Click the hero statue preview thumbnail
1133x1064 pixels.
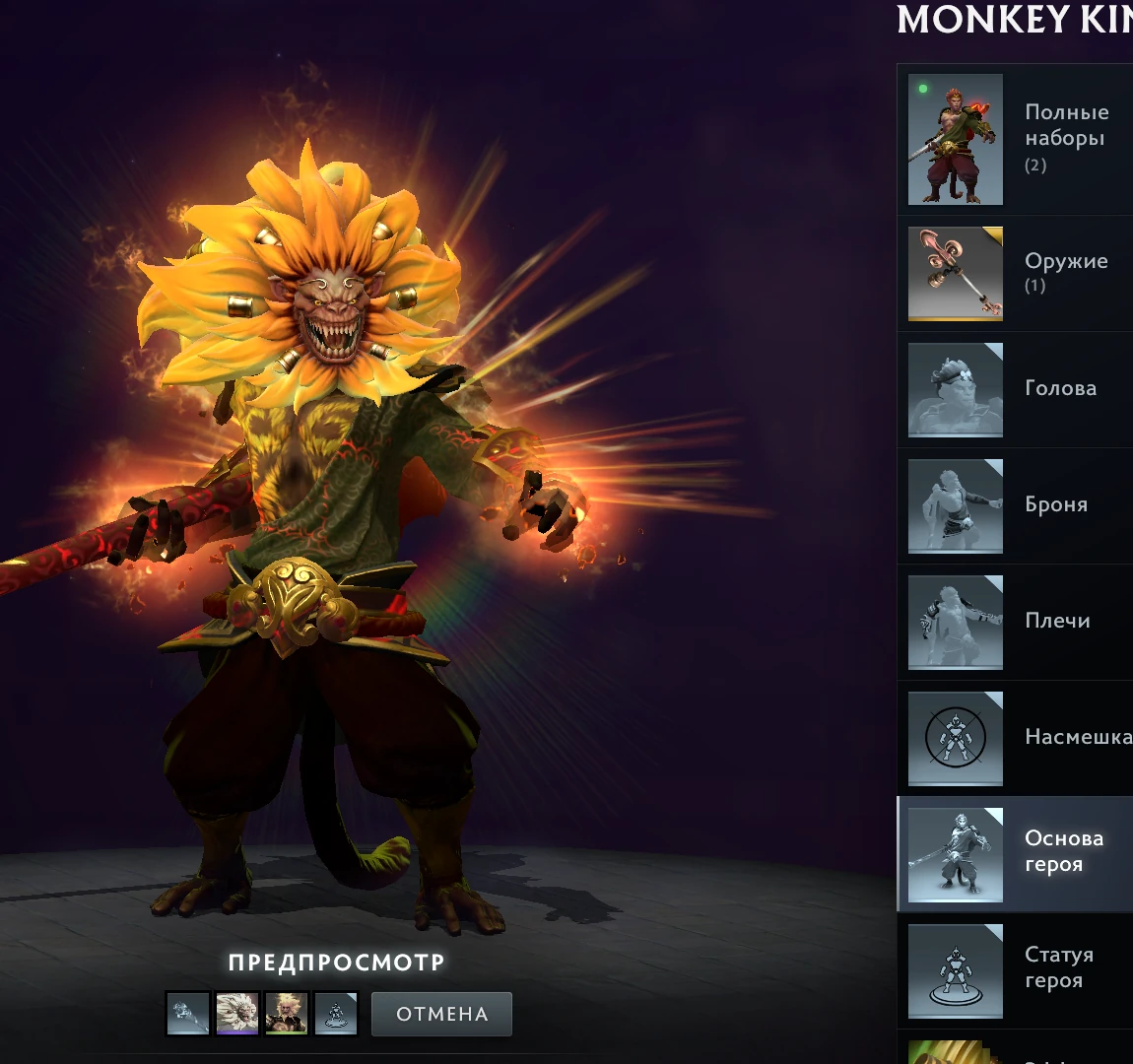point(336,1014)
